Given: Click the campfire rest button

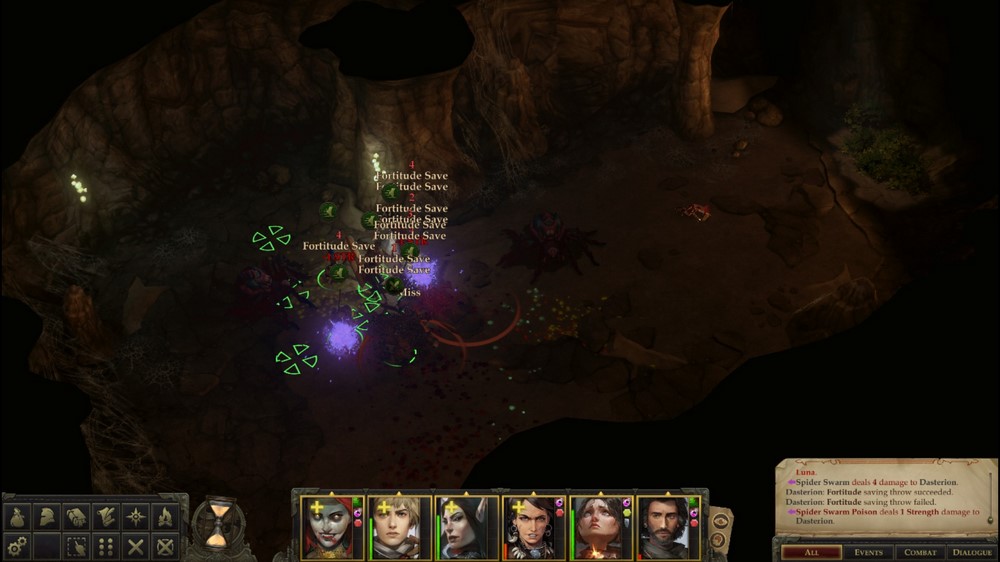Looking at the screenshot, I should 165,517.
